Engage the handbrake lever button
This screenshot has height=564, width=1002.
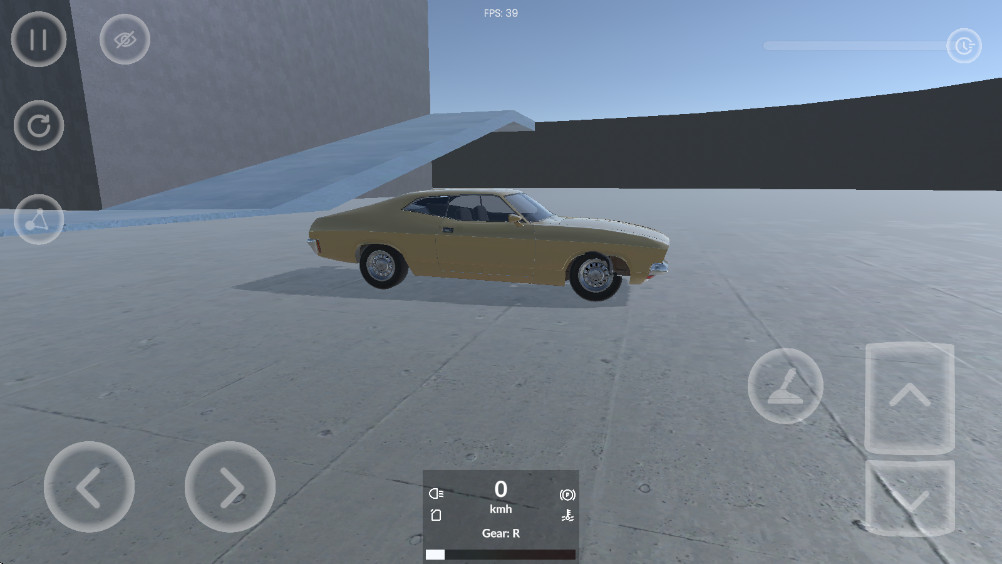pos(785,386)
